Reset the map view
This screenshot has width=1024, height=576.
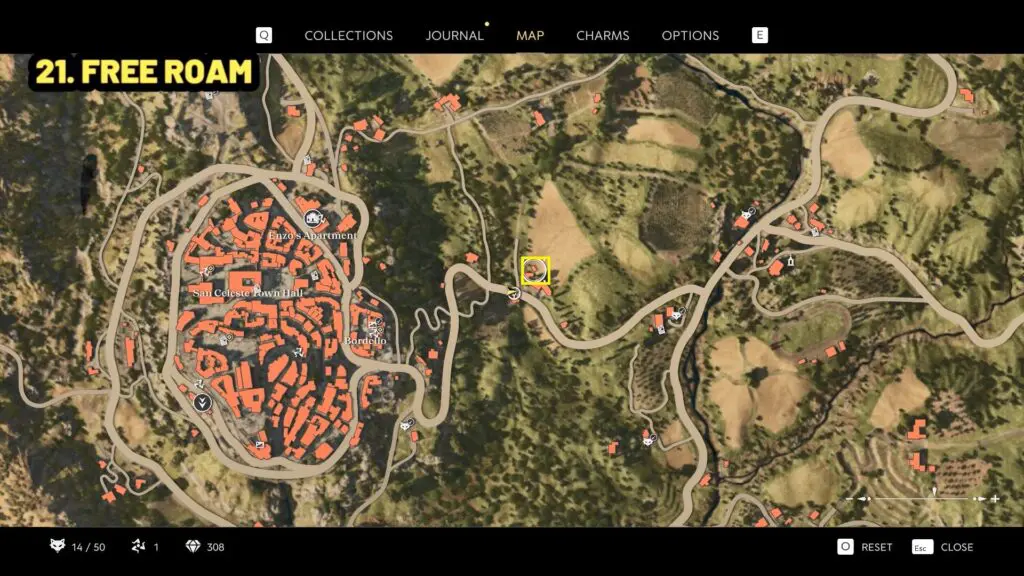tap(865, 547)
